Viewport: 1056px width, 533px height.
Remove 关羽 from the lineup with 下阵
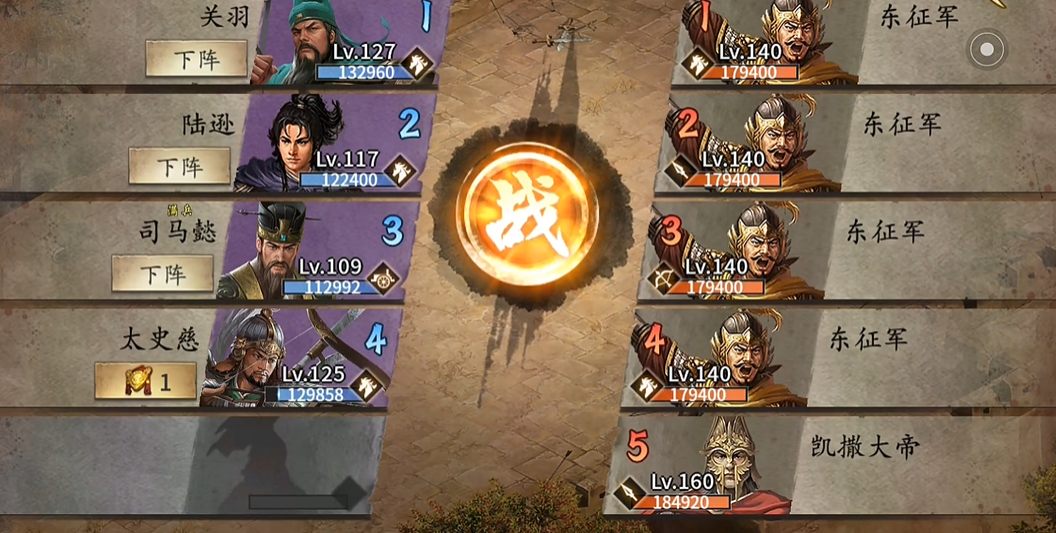[196, 58]
